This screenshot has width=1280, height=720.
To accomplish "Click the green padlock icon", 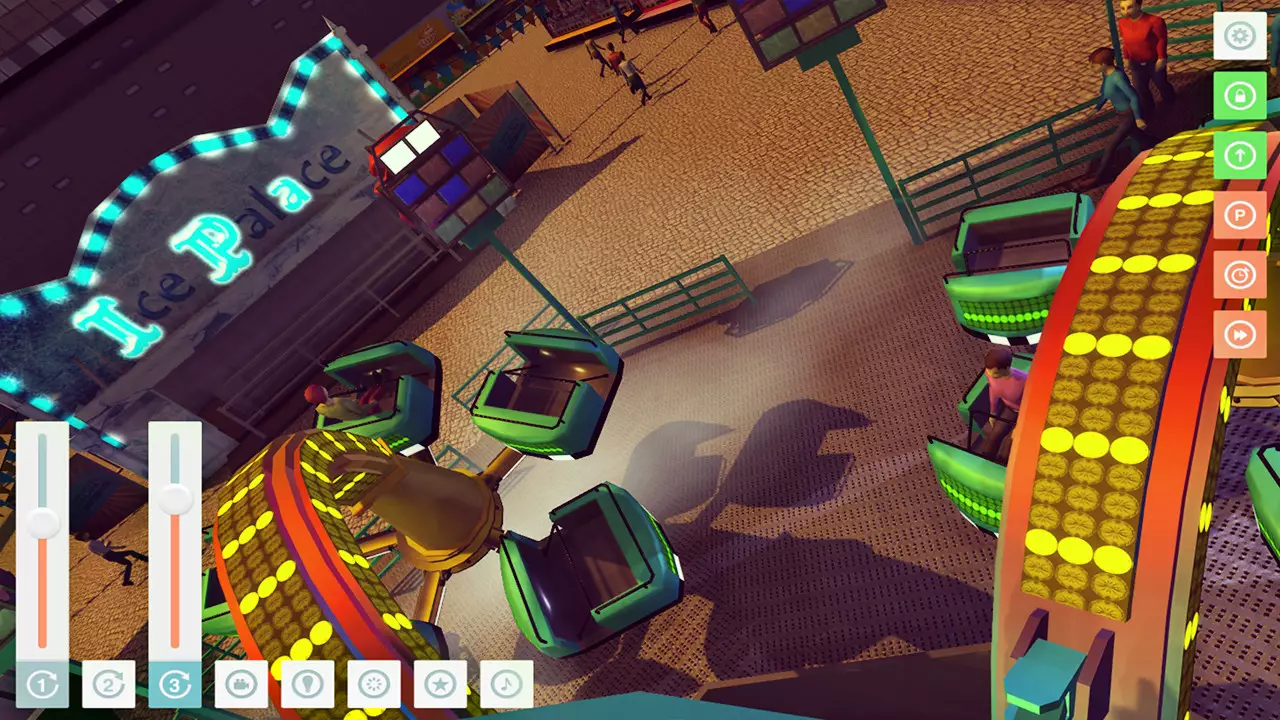I will (x=1239, y=95).
